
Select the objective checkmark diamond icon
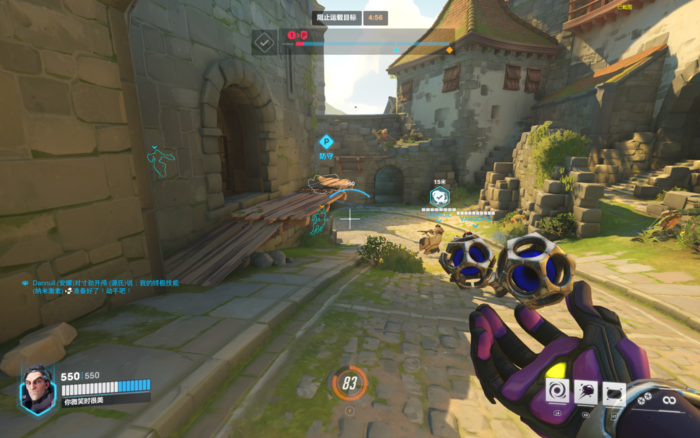(x=264, y=42)
